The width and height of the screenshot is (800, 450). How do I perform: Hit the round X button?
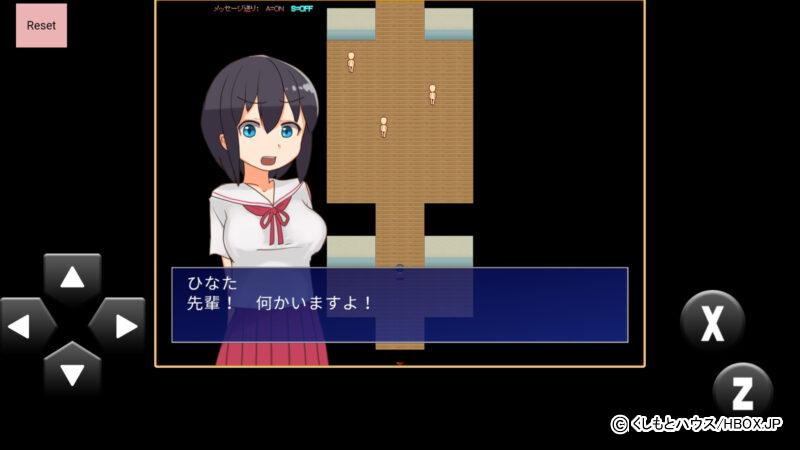tap(712, 322)
